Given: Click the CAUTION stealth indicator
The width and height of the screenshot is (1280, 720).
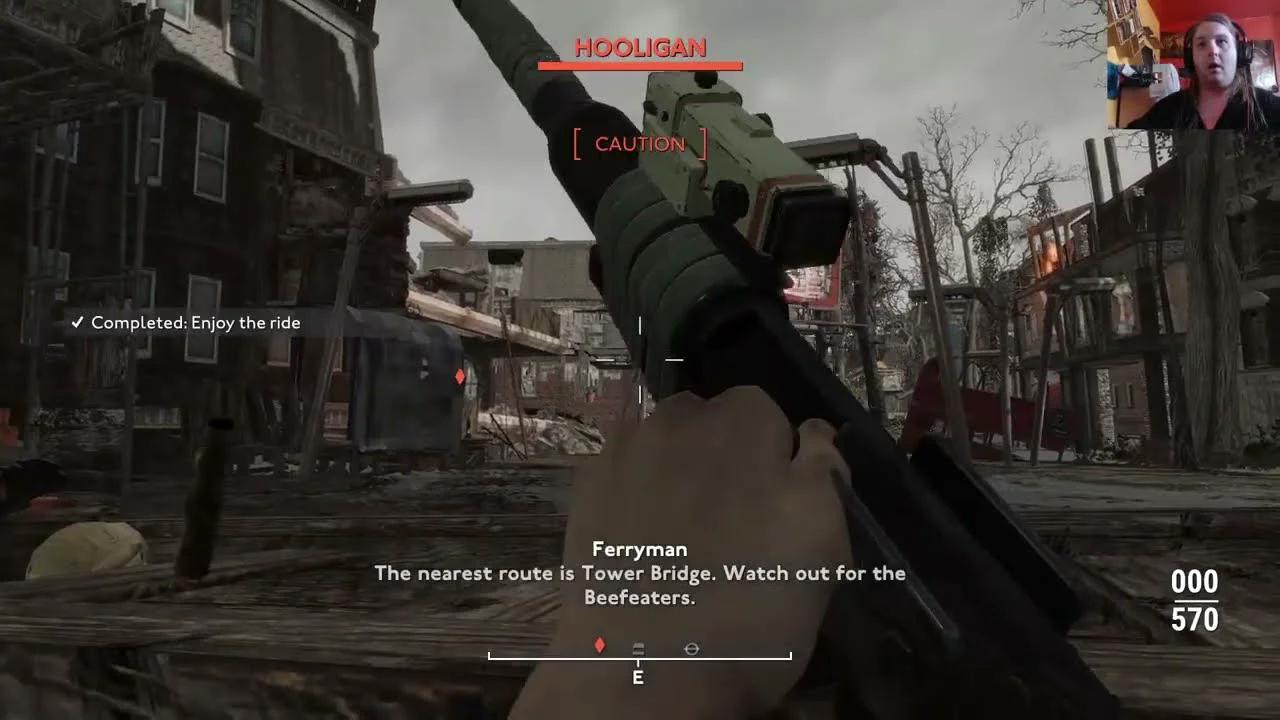Looking at the screenshot, I should tap(640, 143).
